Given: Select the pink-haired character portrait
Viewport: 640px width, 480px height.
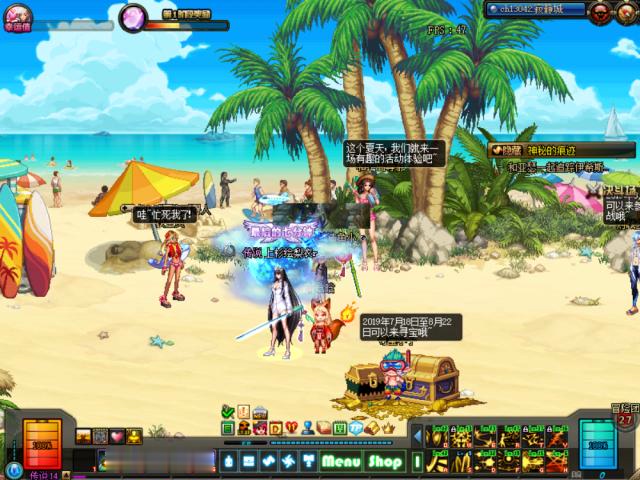Looking at the screenshot, I should (19, 17).
